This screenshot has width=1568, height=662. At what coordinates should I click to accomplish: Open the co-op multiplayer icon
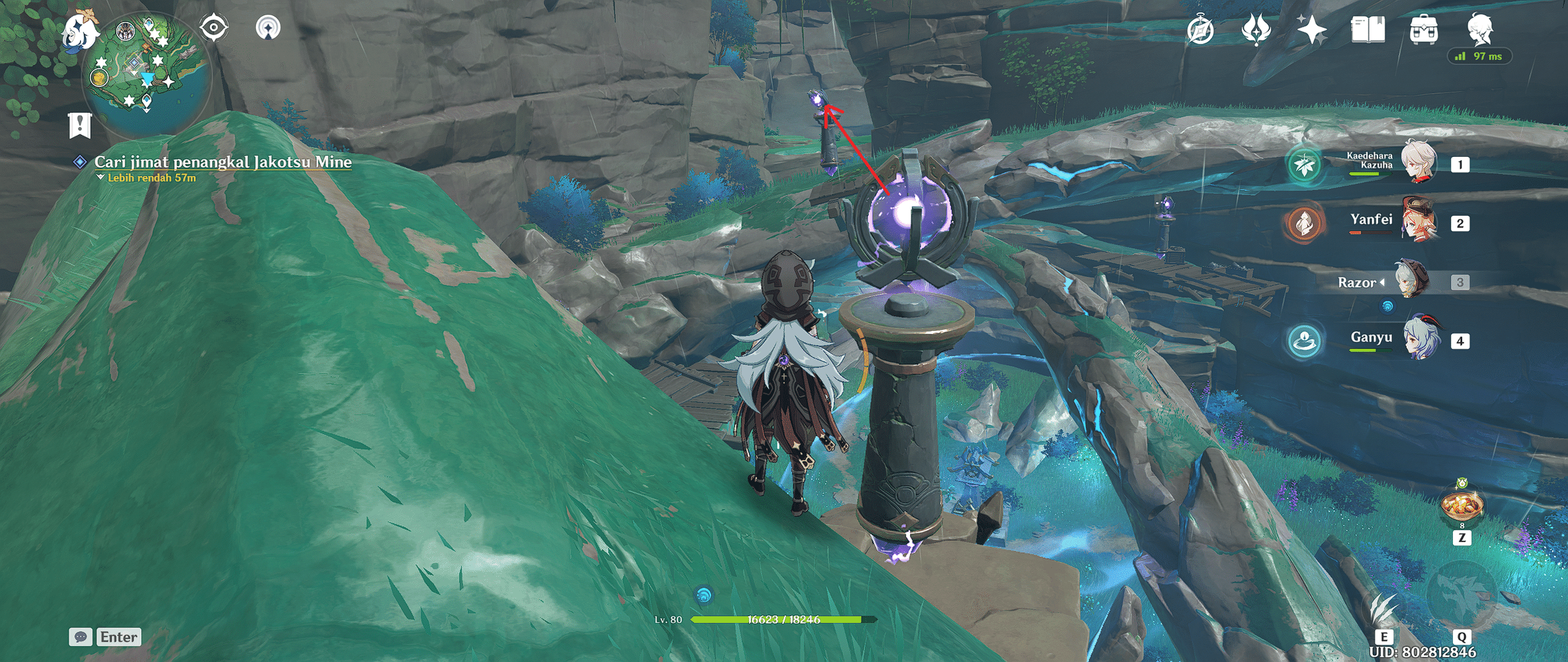(x=268, y=28)
